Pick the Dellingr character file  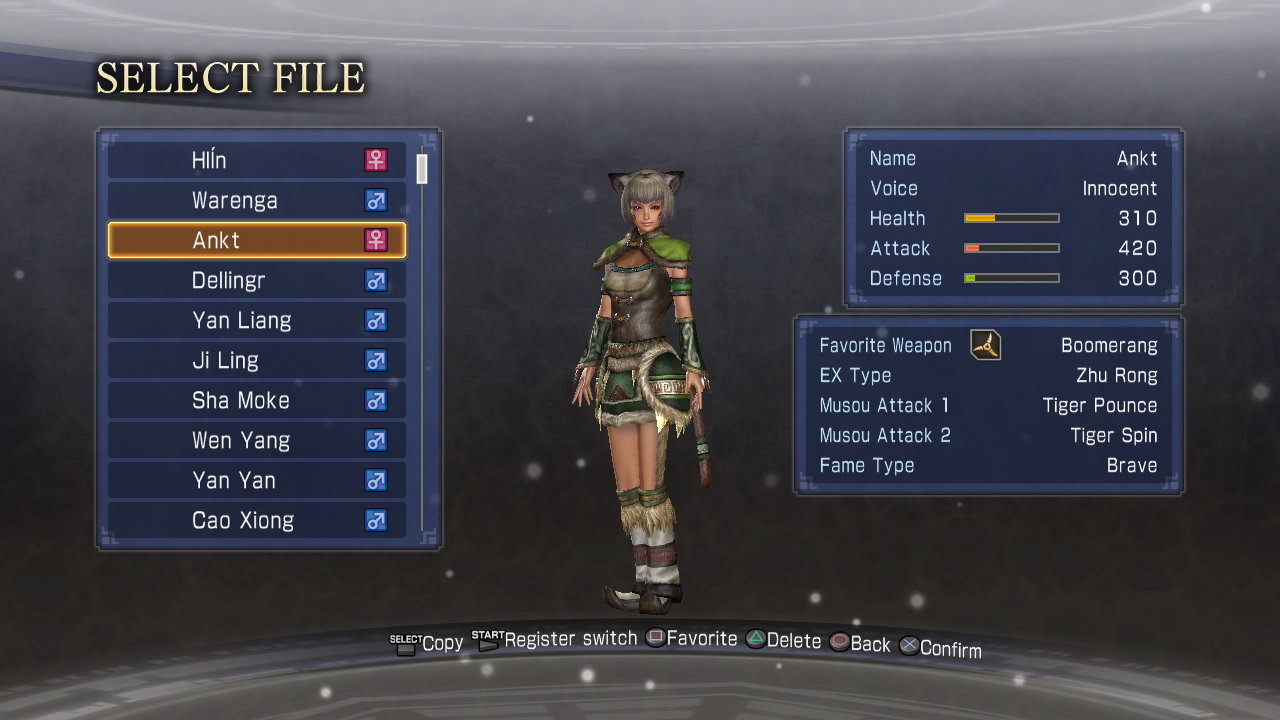pos(256,280)
